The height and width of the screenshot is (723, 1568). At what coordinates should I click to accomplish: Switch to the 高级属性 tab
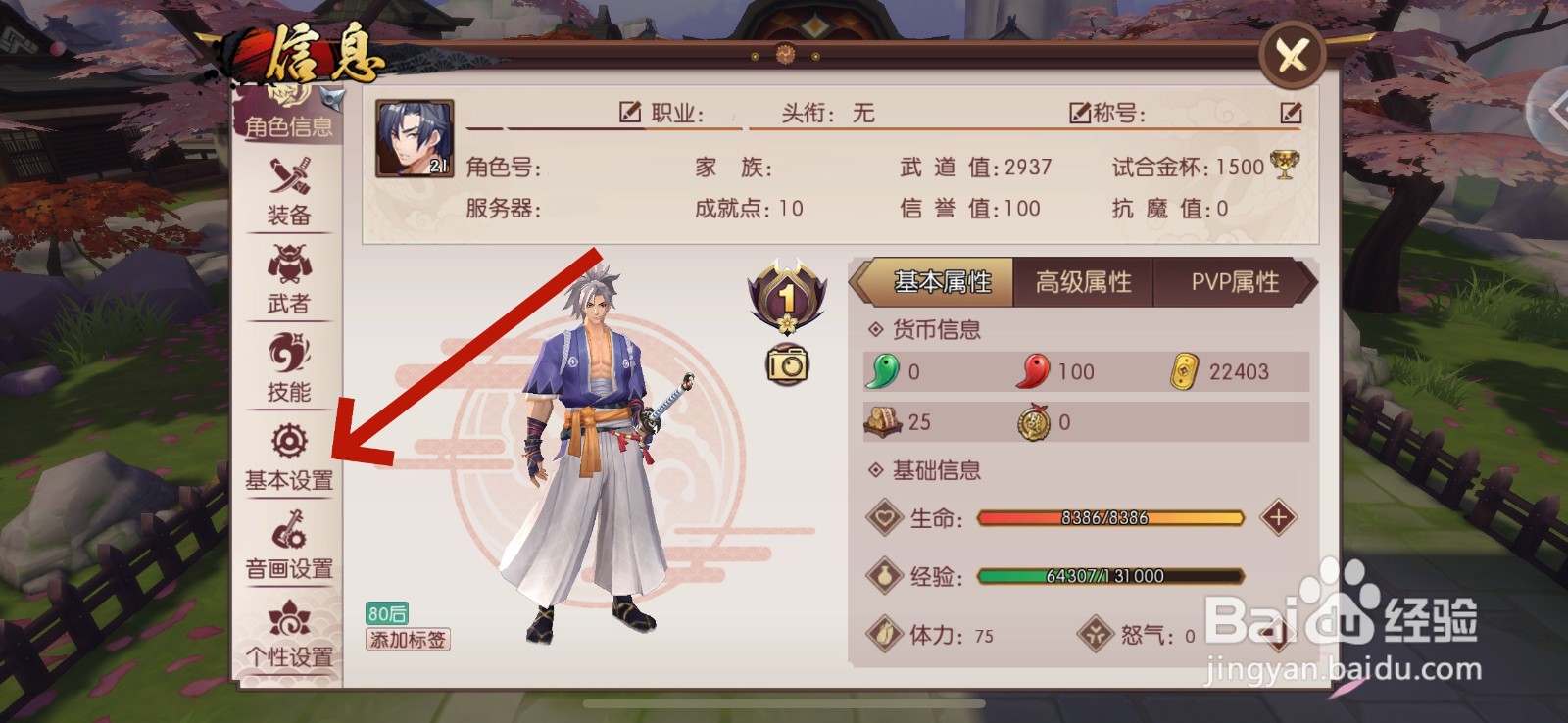(x=1083, y=282)
